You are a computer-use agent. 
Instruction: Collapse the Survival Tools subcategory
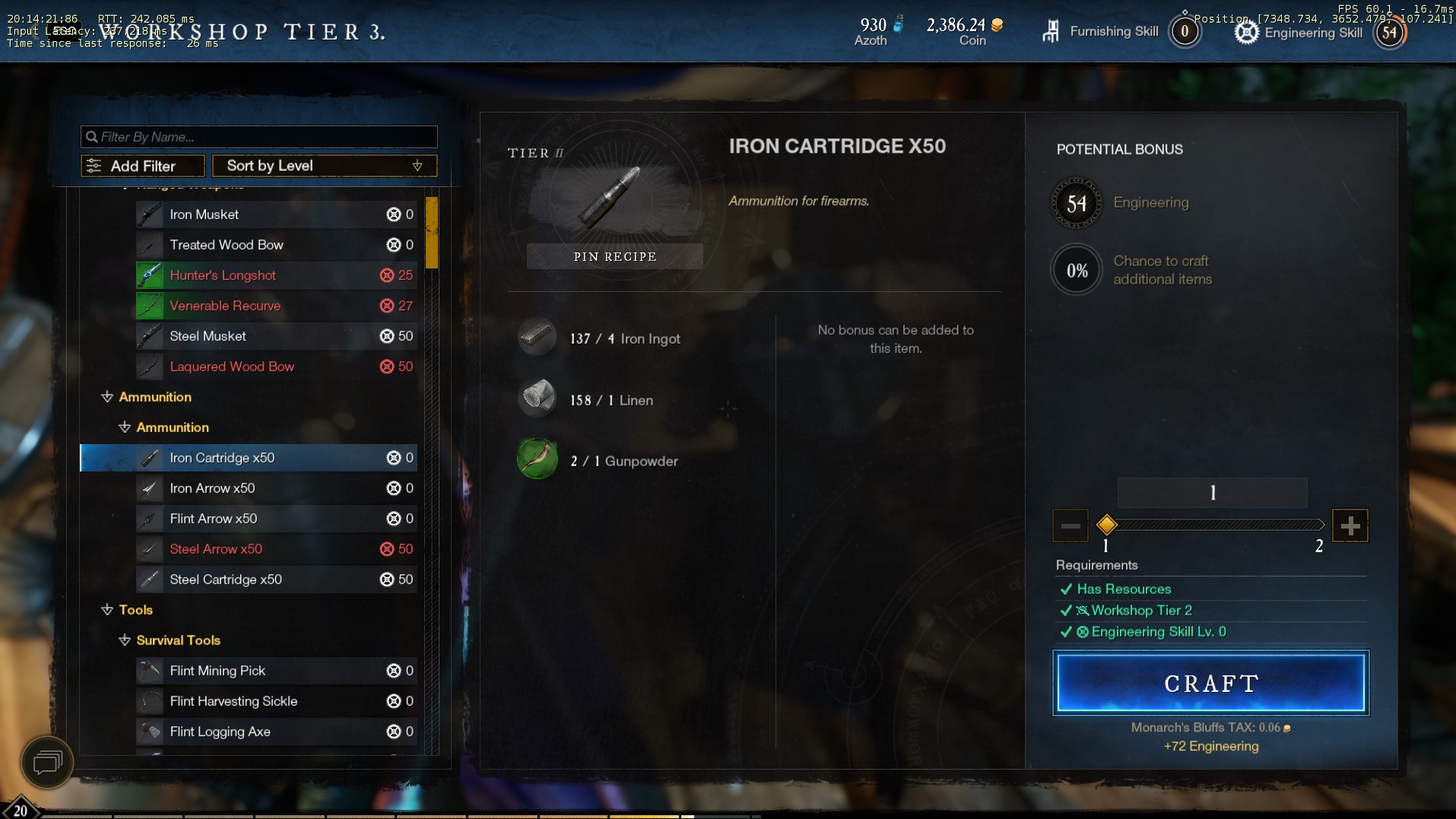tap(125, 640)
